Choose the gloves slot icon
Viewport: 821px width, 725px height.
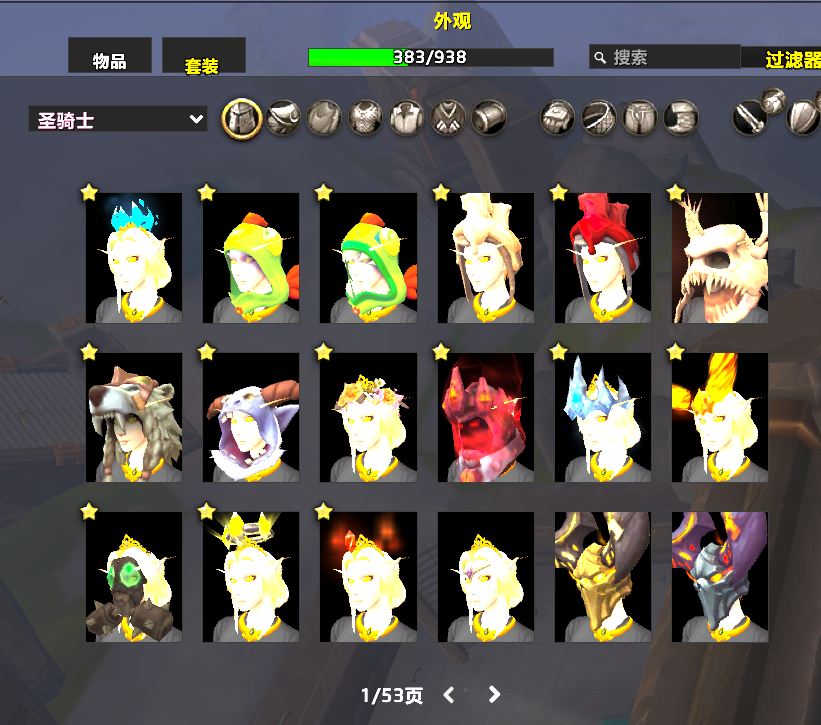click(x=557, y=119)
